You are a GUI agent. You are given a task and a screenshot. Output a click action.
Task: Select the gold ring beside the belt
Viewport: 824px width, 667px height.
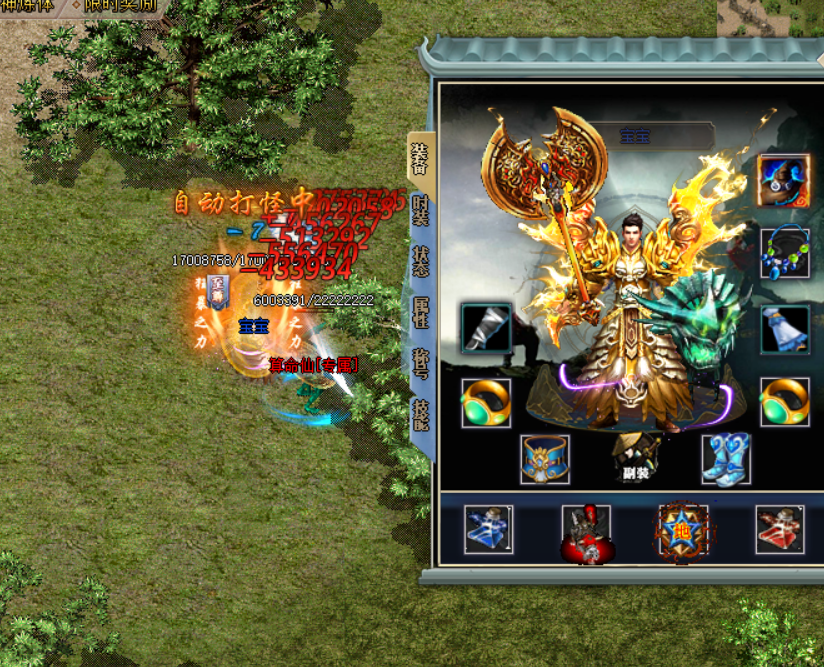point(486,402)
